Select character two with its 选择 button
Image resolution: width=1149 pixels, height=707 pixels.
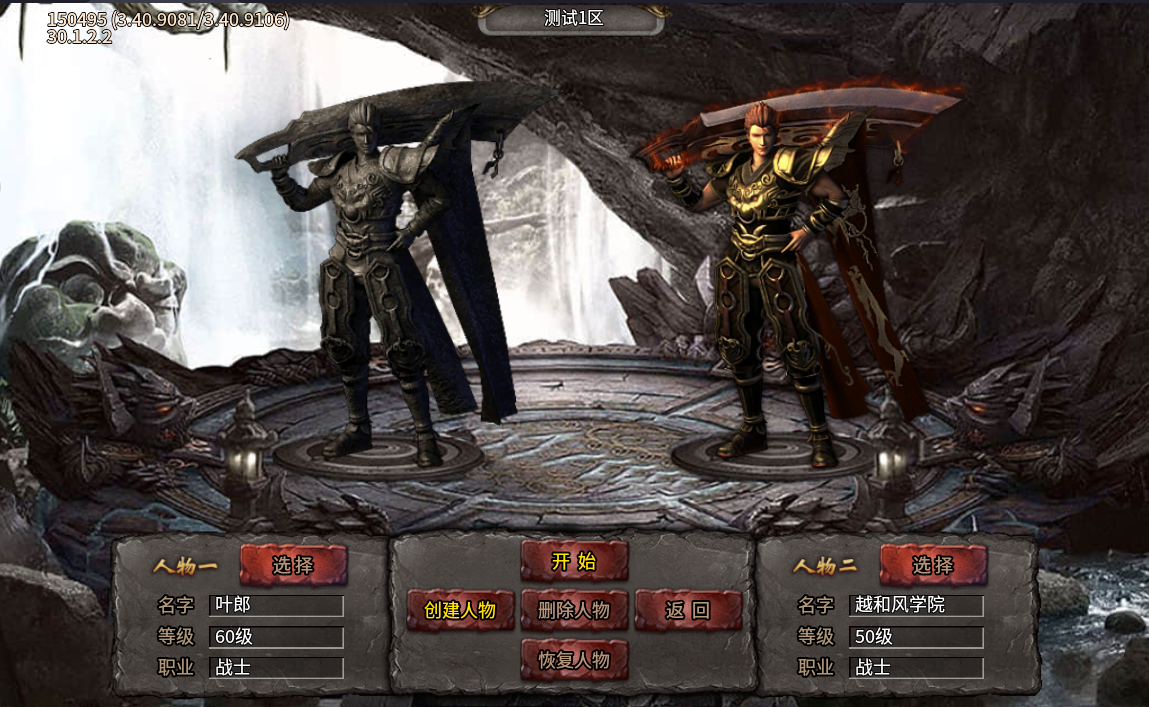933,565
